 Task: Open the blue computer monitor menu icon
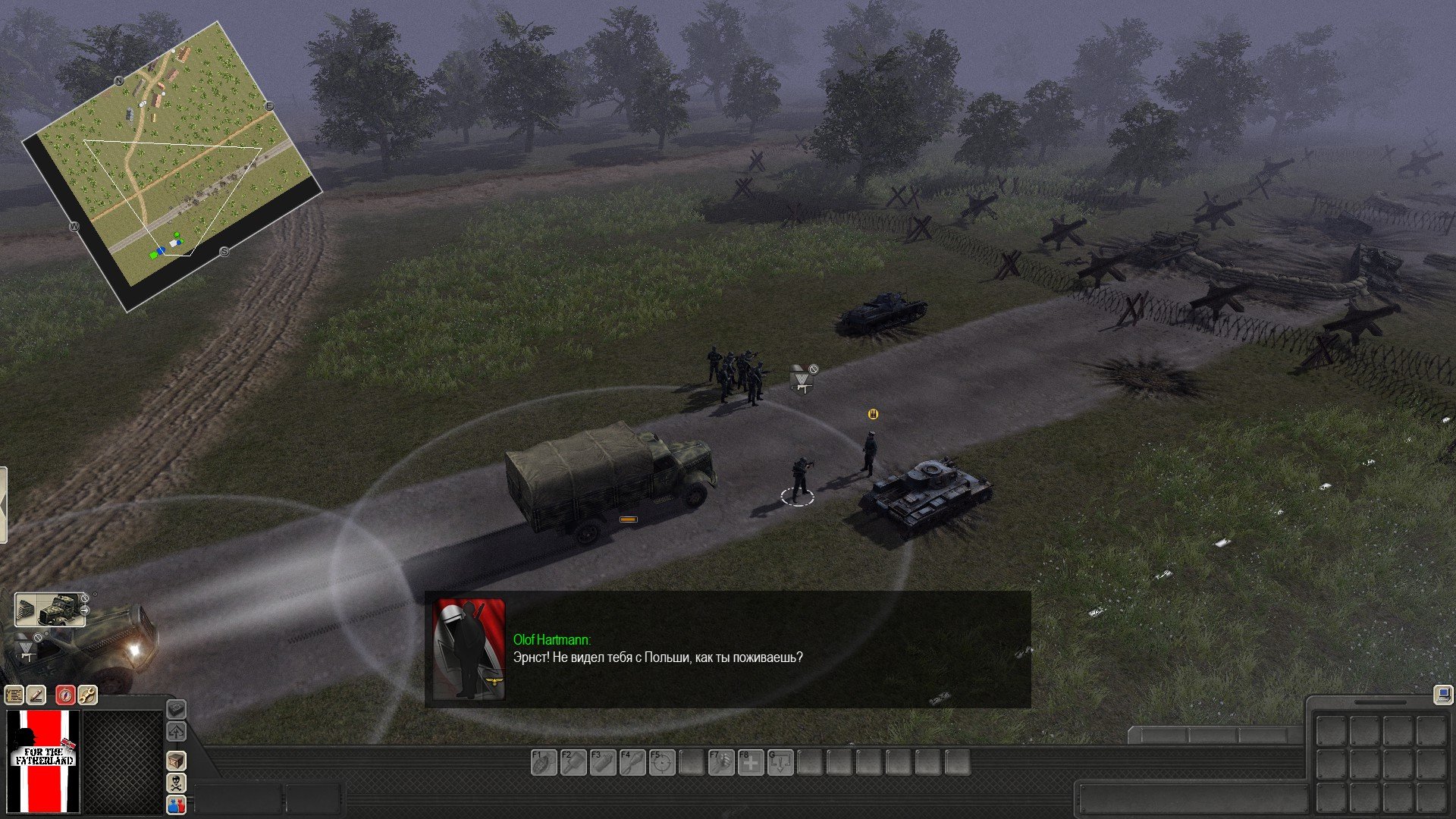(x=1442, y=694)
